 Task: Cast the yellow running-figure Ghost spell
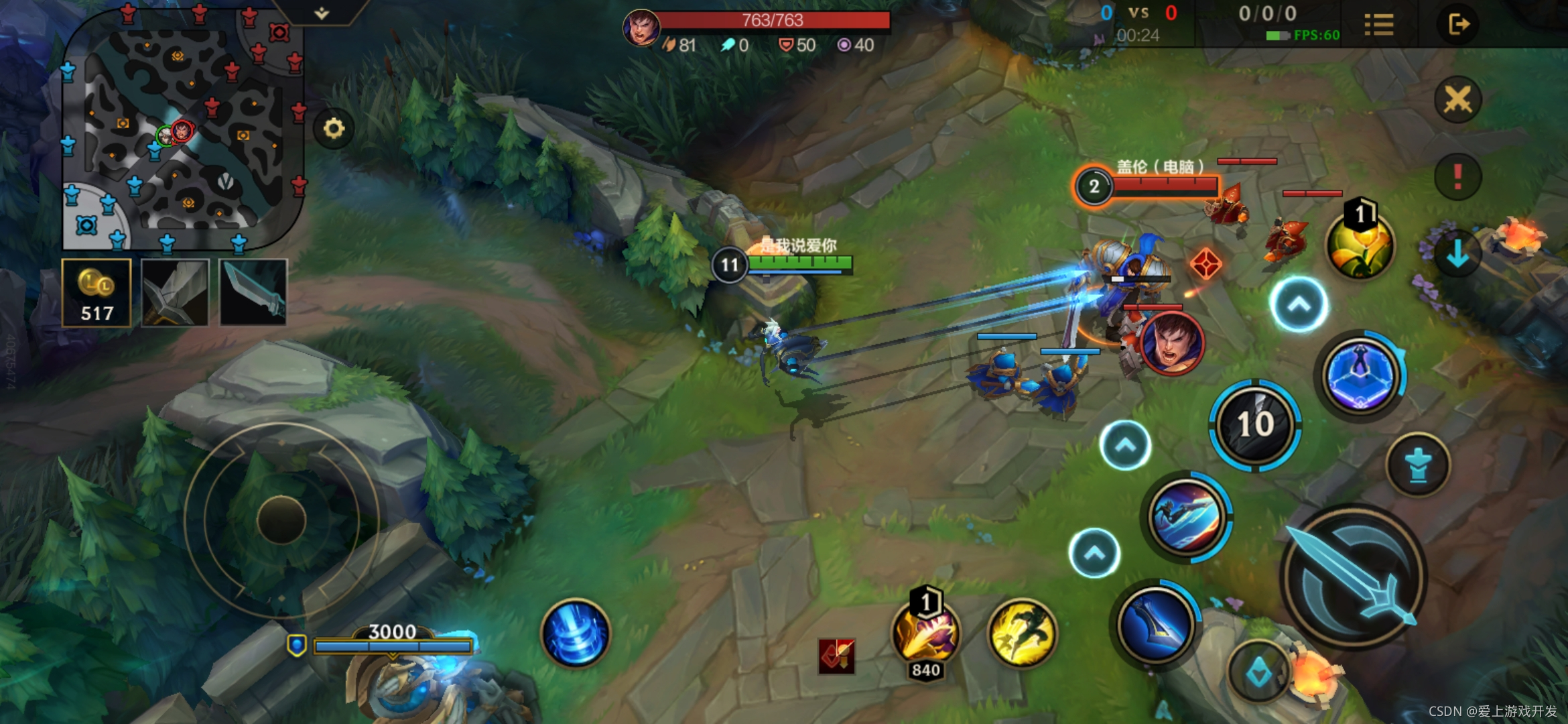tap(1022, 633)
